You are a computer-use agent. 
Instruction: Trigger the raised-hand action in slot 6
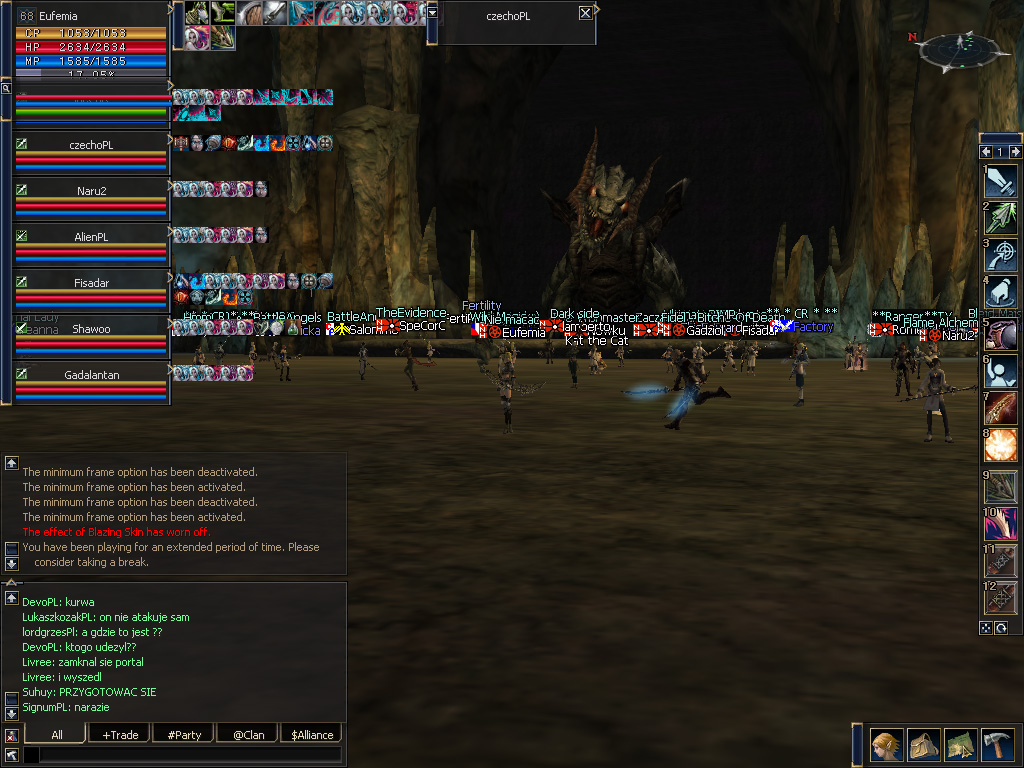[1000, 370]
